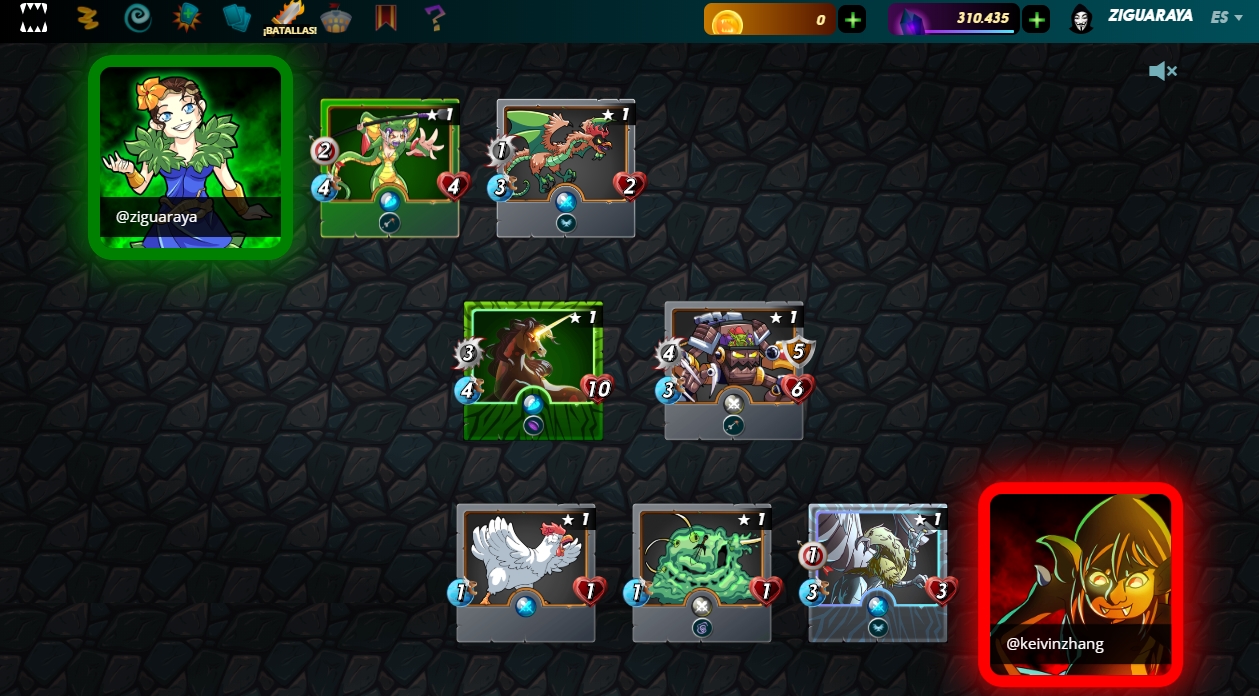Screen dimensions: 1259x696
Task: Select the green slime creature card
Action: tap(702, 572)
